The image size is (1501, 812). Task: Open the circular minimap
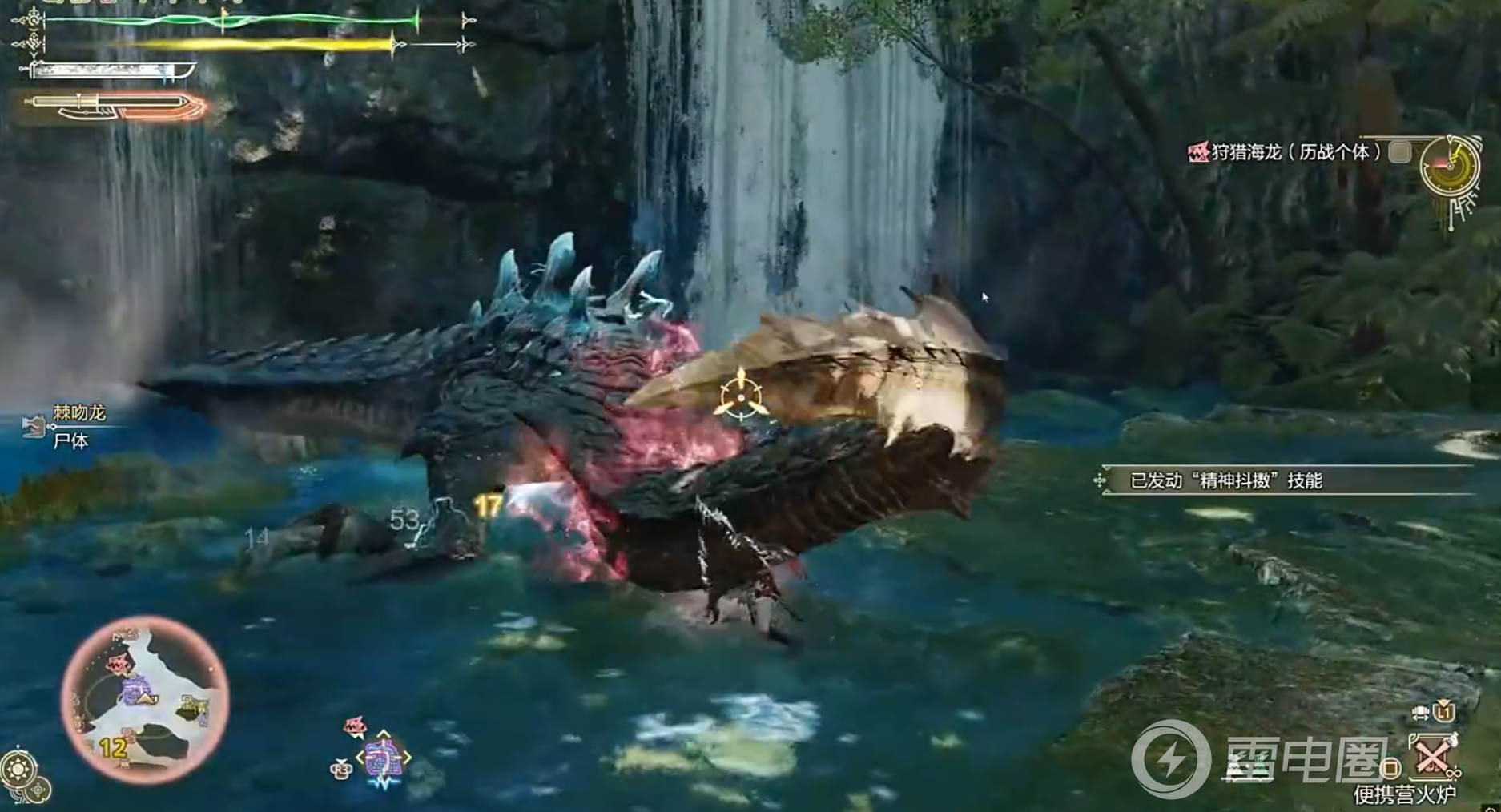click(145, 700)
